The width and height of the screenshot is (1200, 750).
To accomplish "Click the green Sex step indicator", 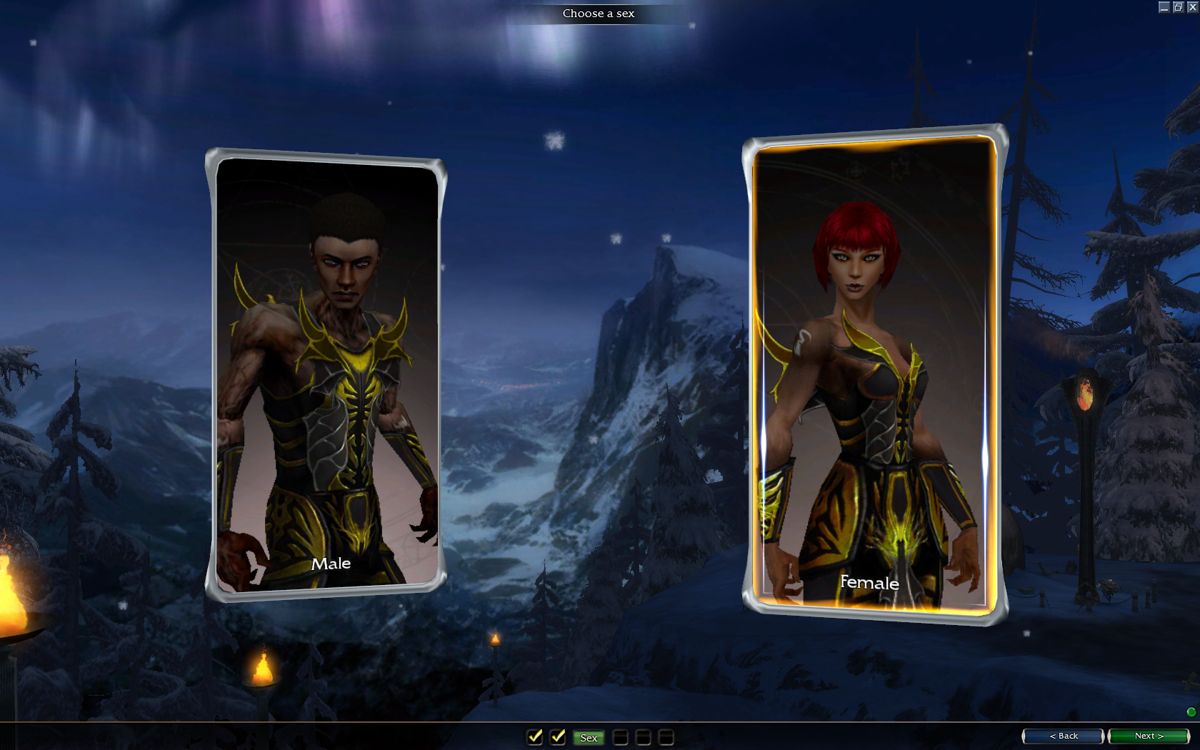I will (588, 738).
